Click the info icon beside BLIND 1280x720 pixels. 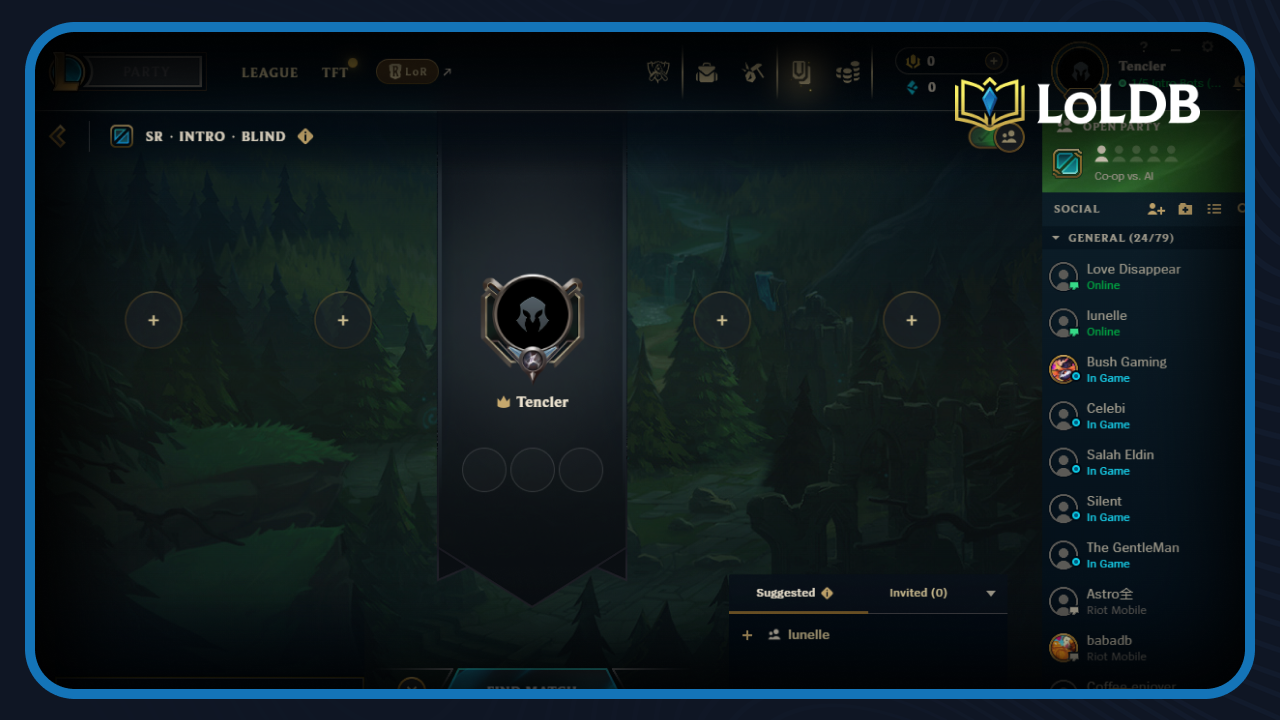pyautogui.click(x=305, y=136)
